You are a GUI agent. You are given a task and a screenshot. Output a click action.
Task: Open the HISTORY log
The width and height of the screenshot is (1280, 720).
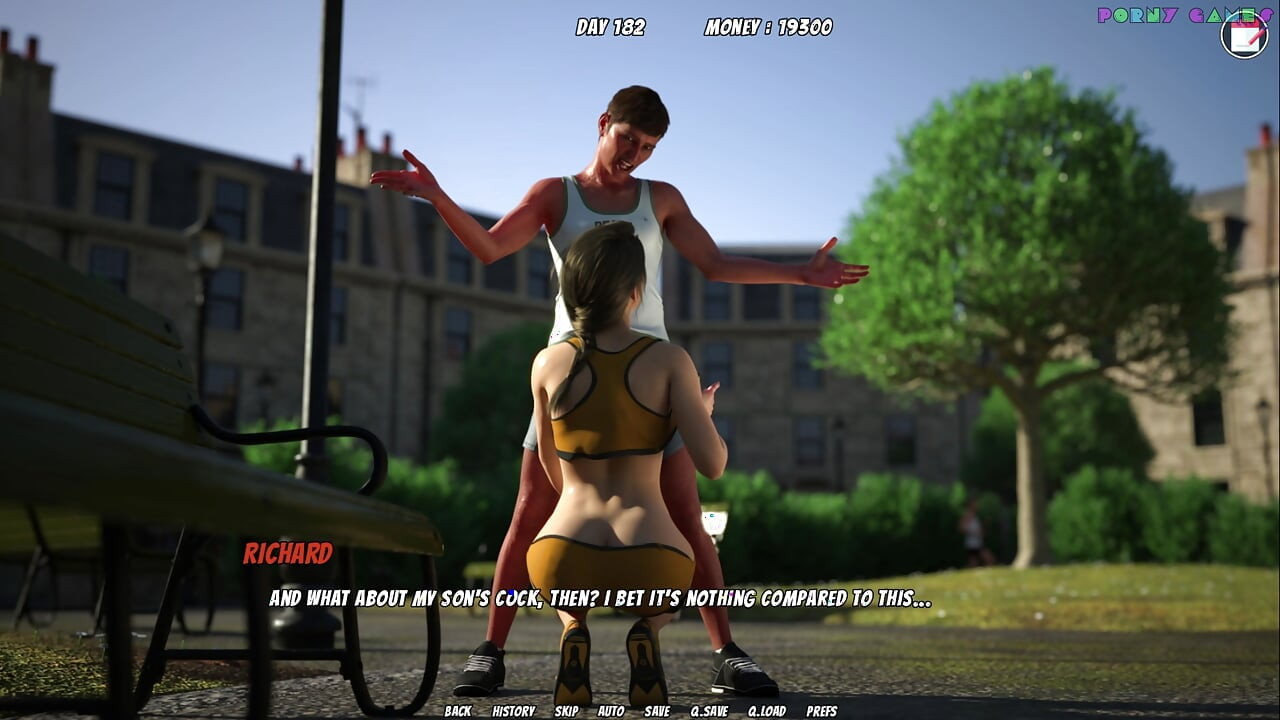pyautogui.click(x=513, y=713)
